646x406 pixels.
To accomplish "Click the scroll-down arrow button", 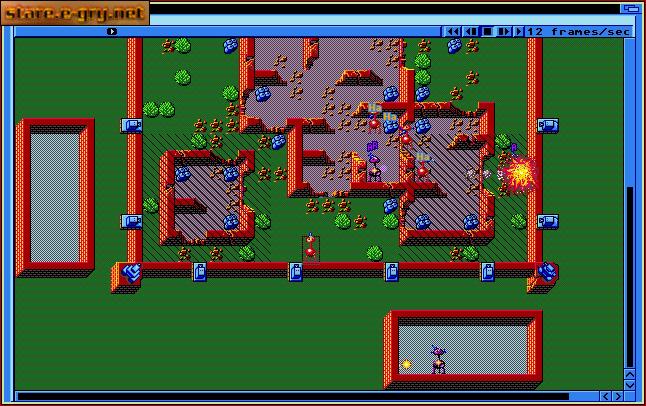I will tap(630, 384).
